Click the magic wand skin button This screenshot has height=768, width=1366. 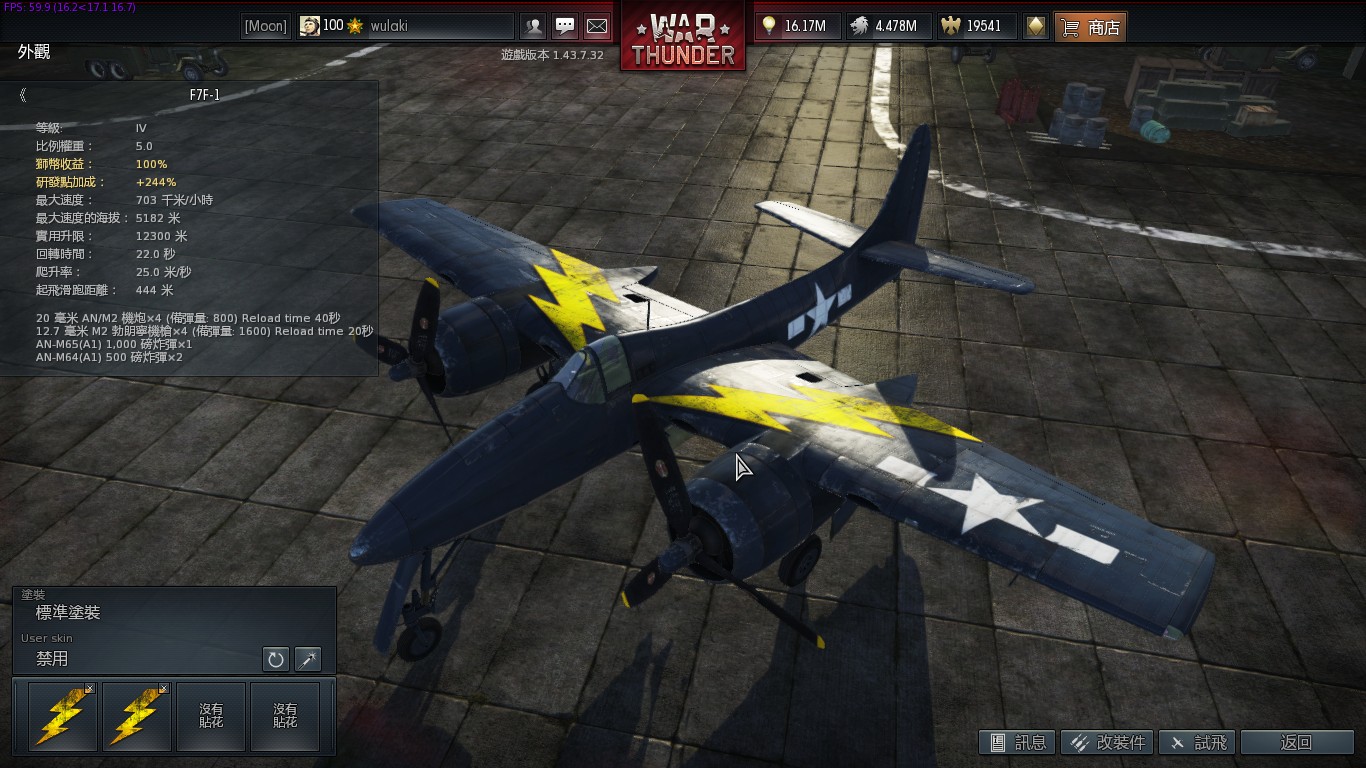(x=308, y=659)
